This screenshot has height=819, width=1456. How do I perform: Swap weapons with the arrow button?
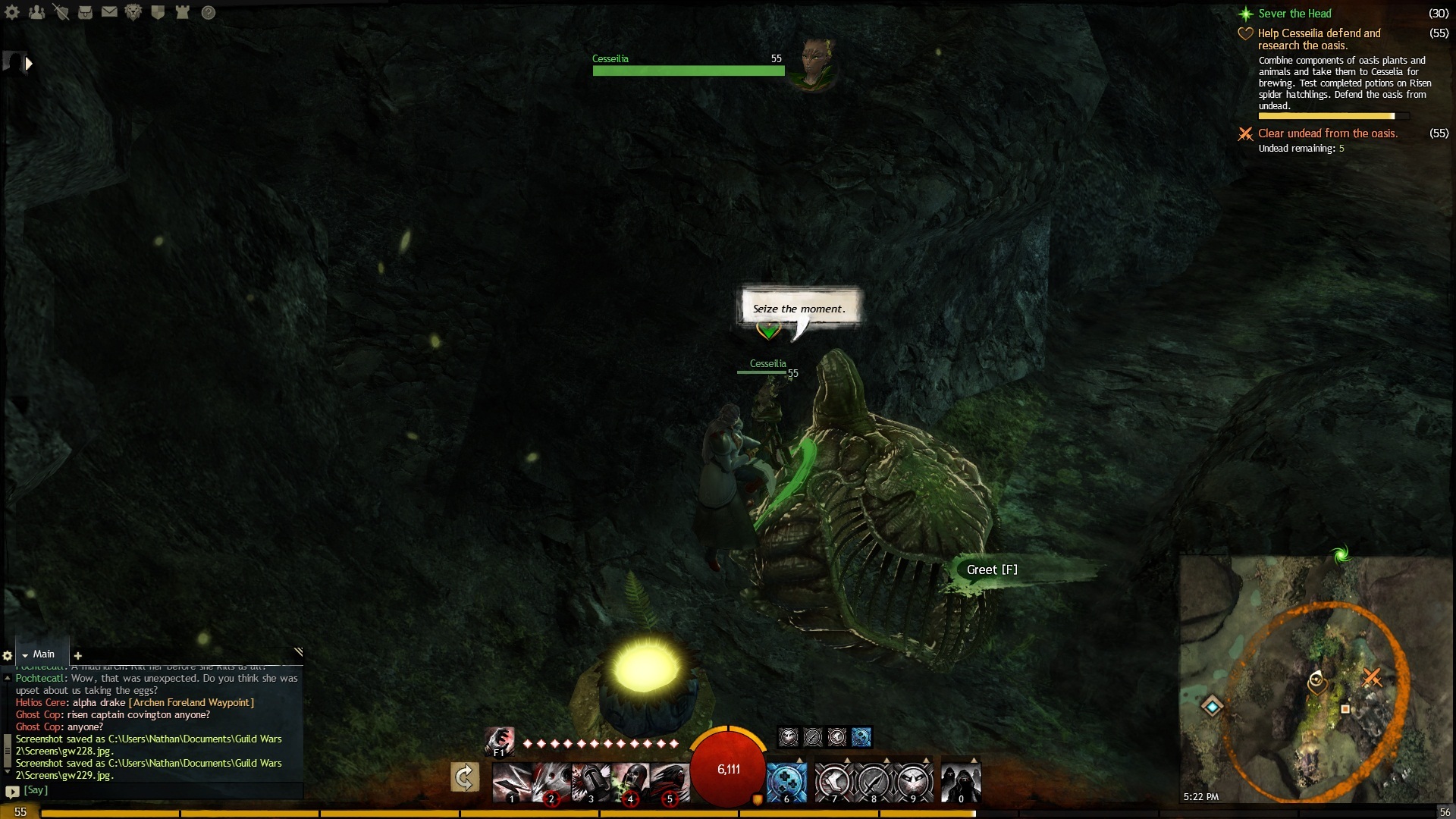pos(464,777)
